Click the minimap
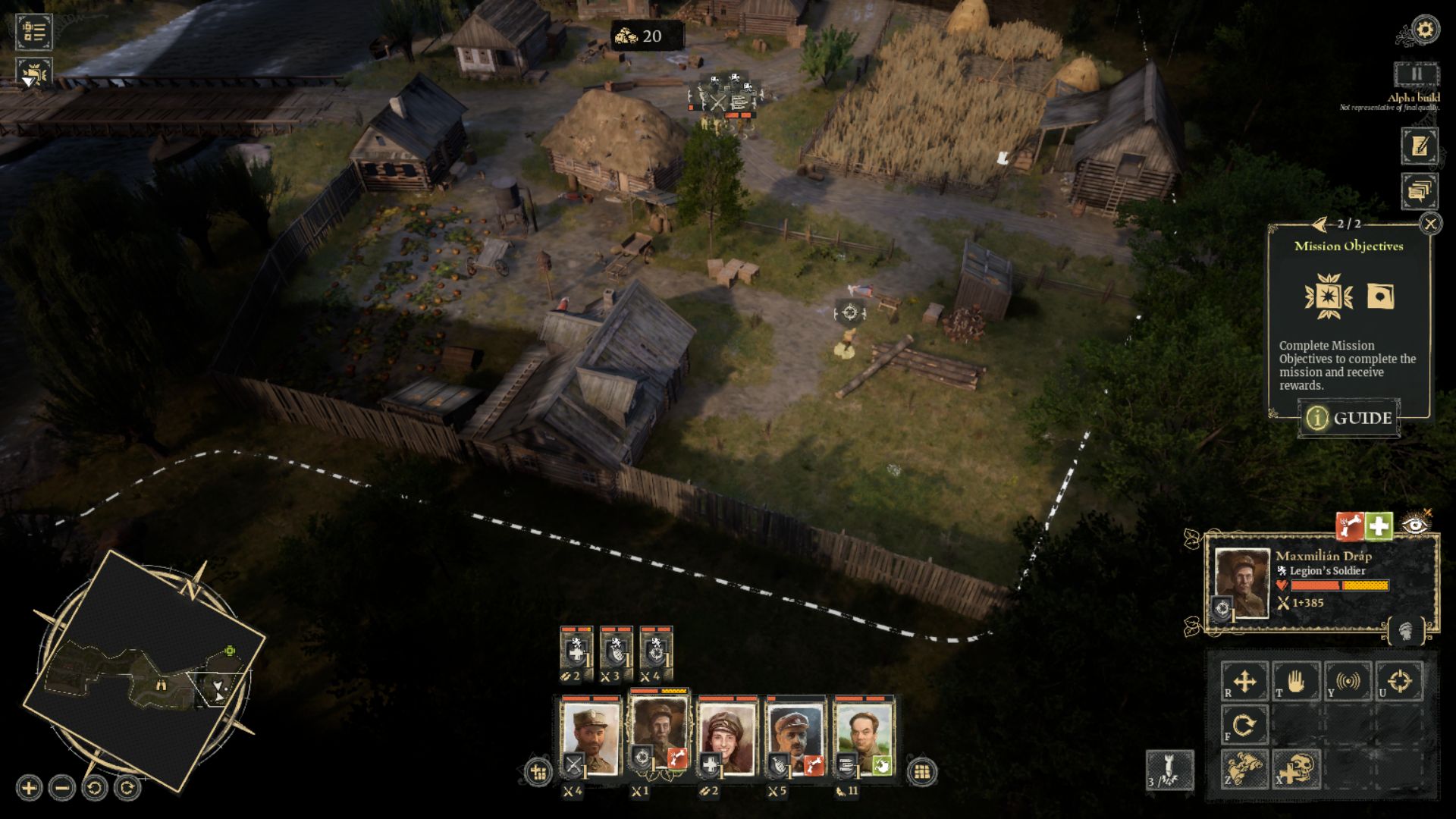 click(144, 671)
